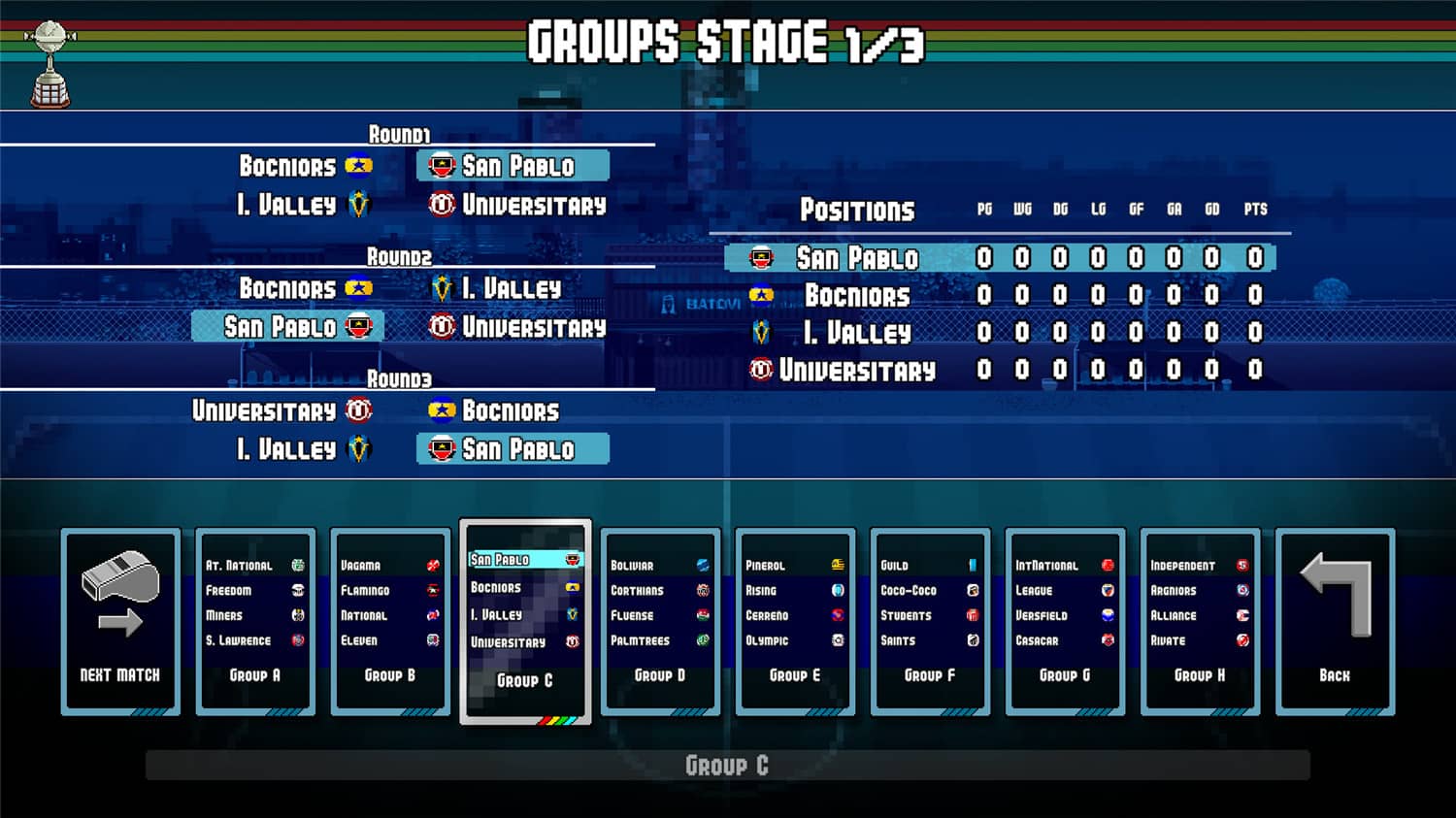Click the Flamingo club icon in Group B
The height and width of the screenshot is (818, 1456).
pos(431,589)
